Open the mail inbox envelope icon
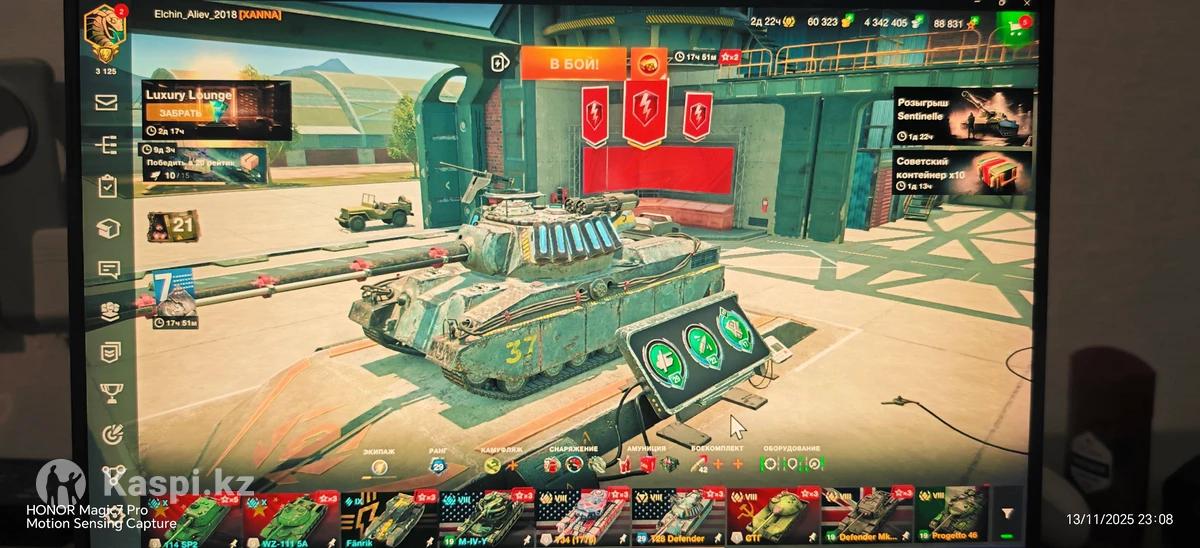Screen dimensions: 1200x548 107,102
